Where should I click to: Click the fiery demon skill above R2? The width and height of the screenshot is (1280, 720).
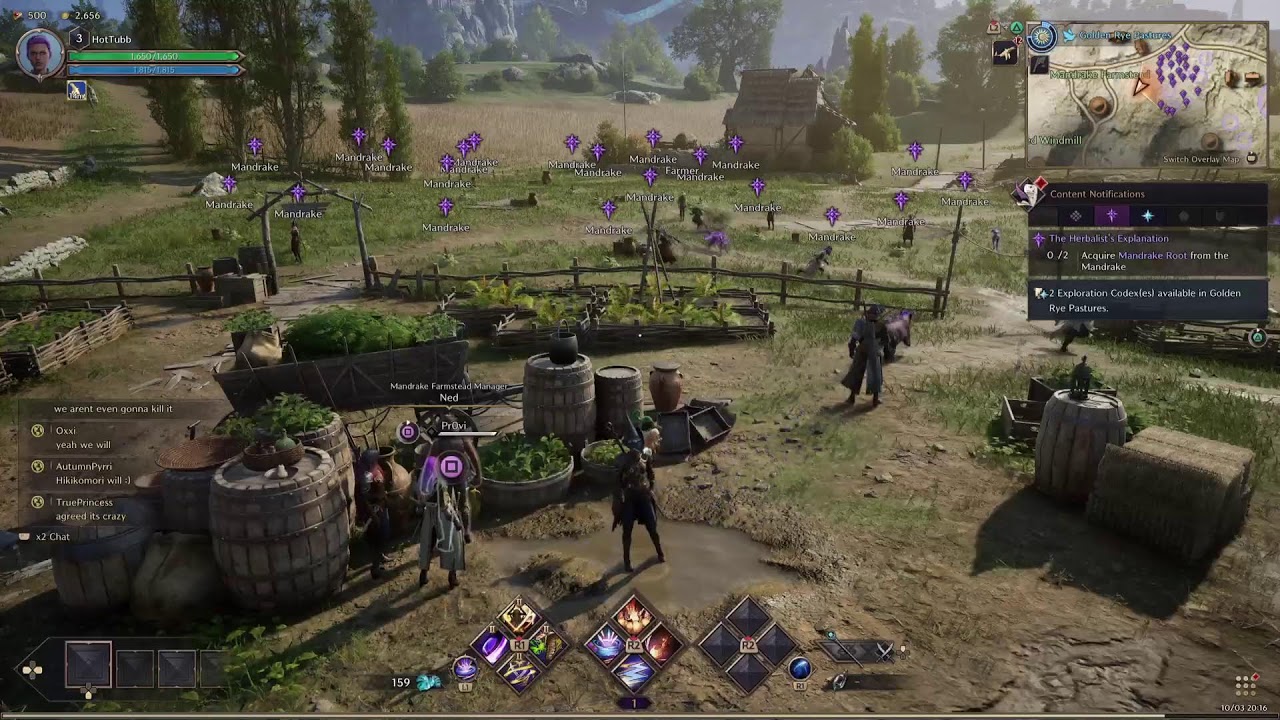[632, 619]
